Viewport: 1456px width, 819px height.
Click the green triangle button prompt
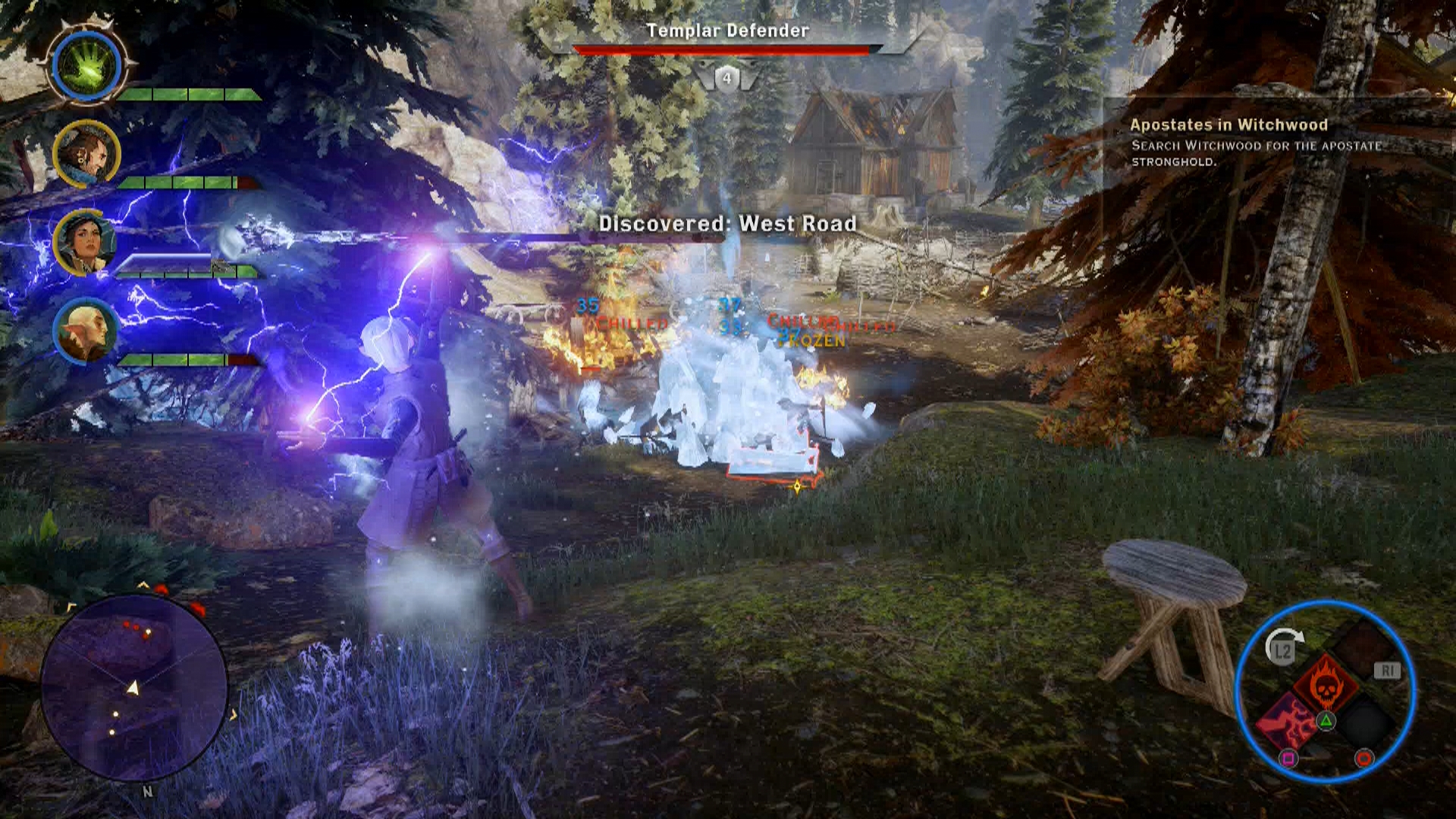1327,722
